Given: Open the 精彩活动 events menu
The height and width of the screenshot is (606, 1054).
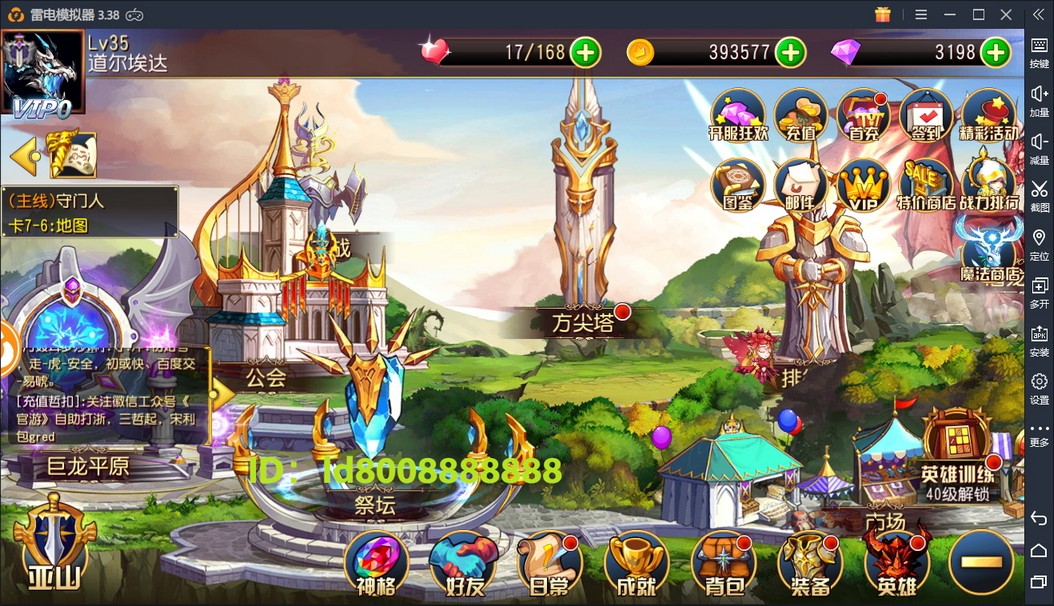Looking at the screenshot, I should 989,114.
